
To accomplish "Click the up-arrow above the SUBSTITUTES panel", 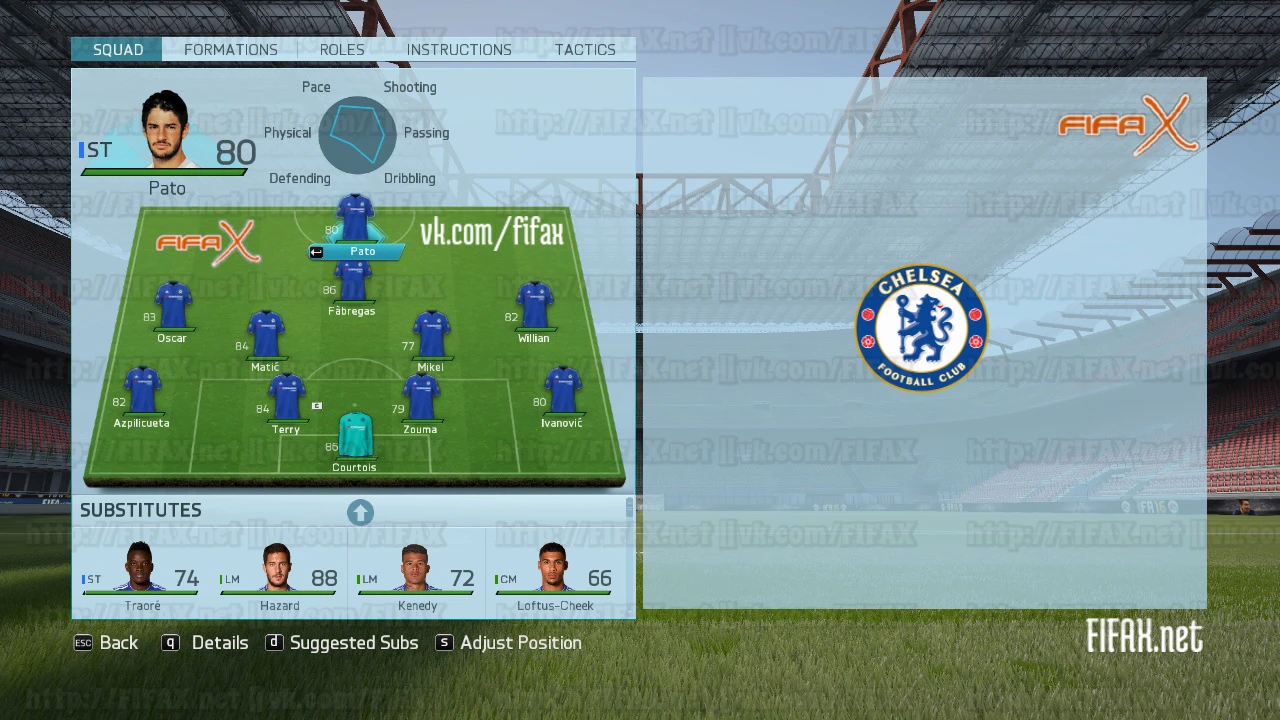I will (x=360, y=512).
